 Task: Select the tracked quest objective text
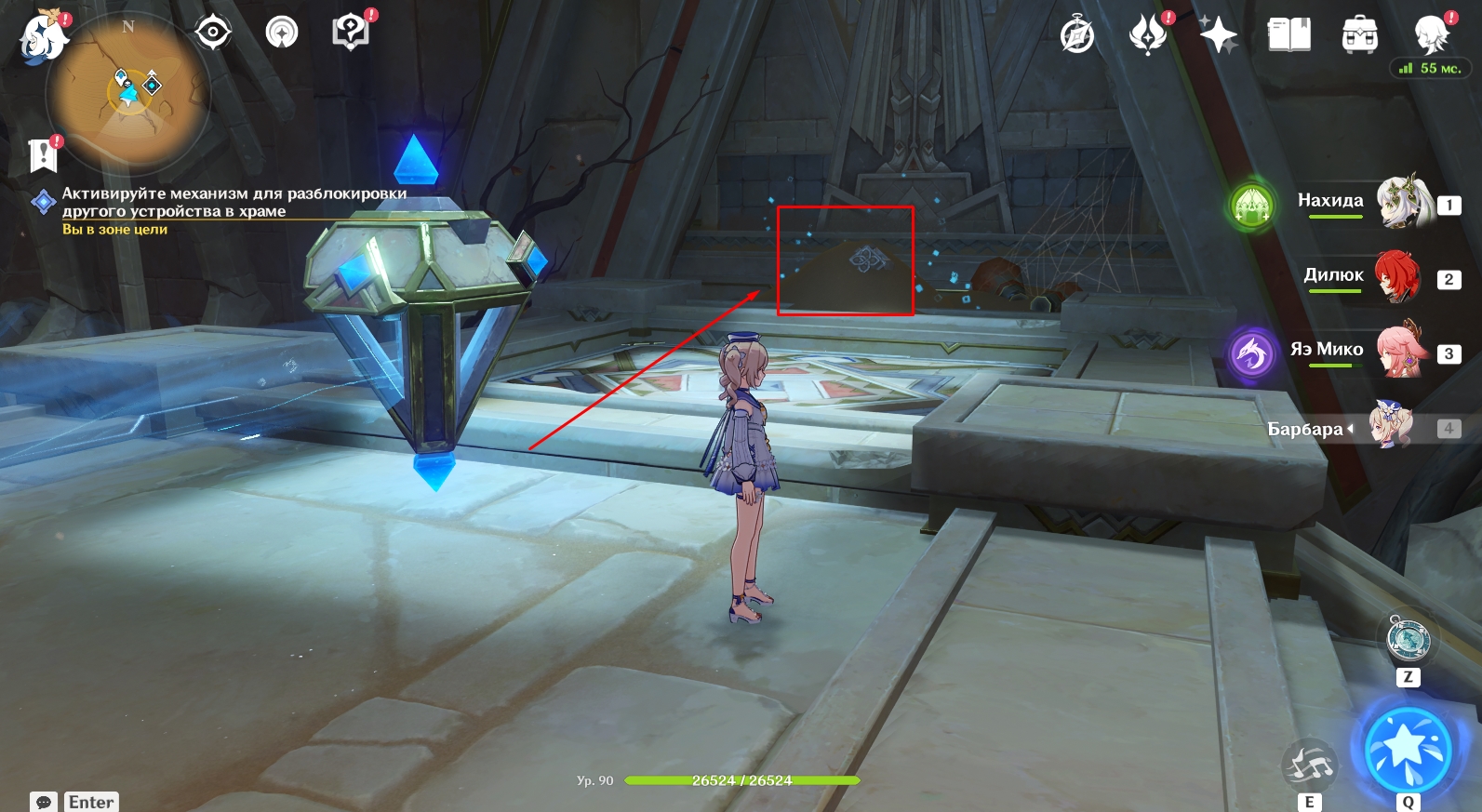234,202
